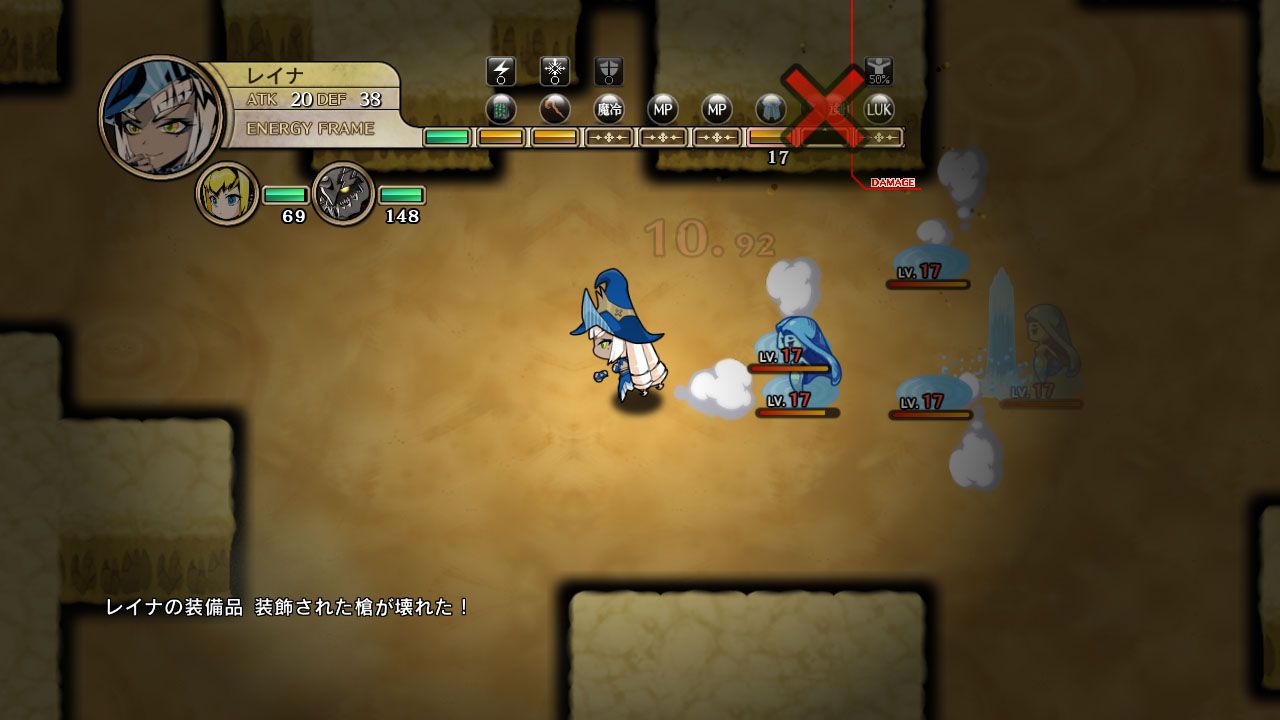
Task: Click the LUK equipment orb
Action: tap(879, 110)
